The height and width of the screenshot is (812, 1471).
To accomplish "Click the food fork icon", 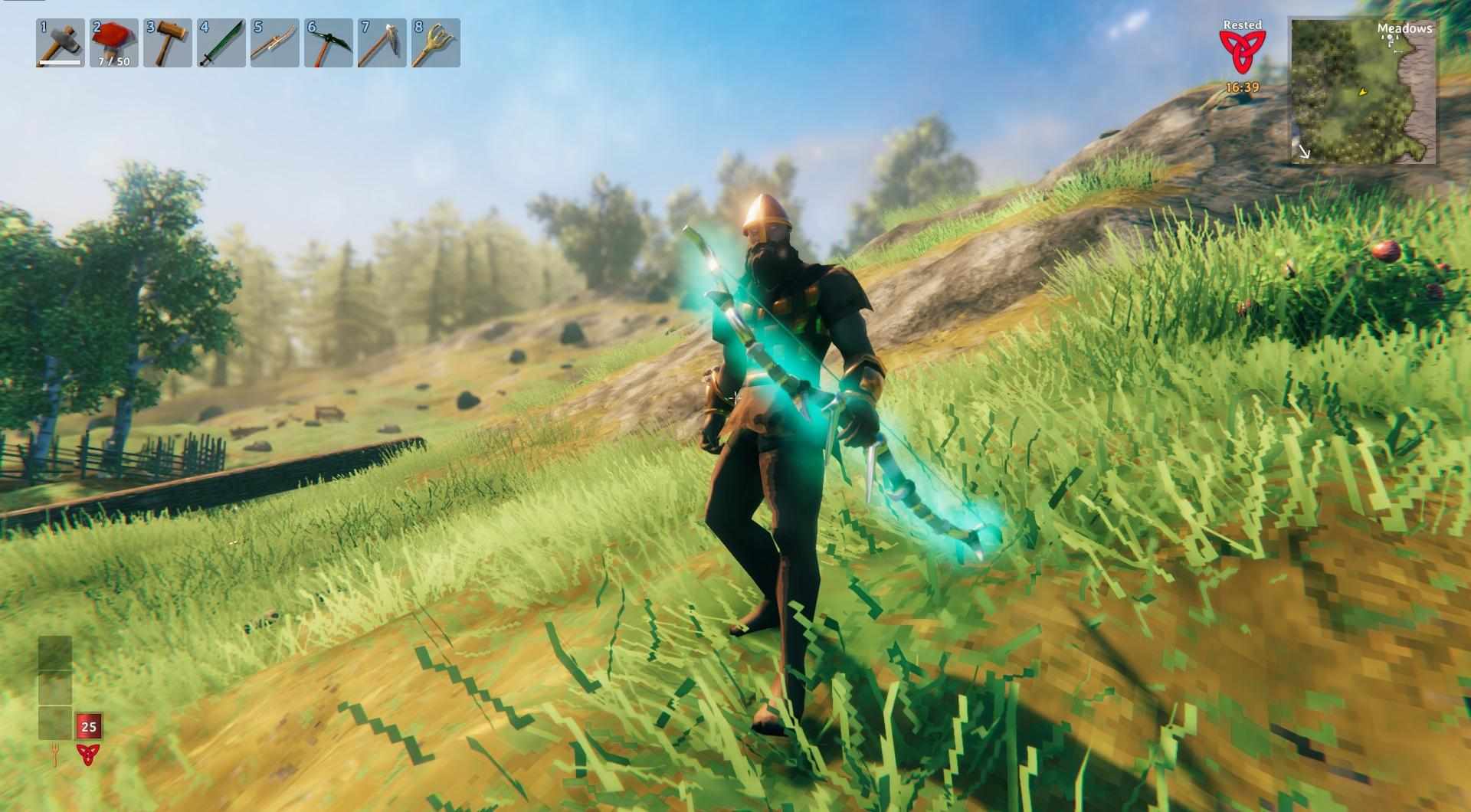I will (x=54, y=754).
